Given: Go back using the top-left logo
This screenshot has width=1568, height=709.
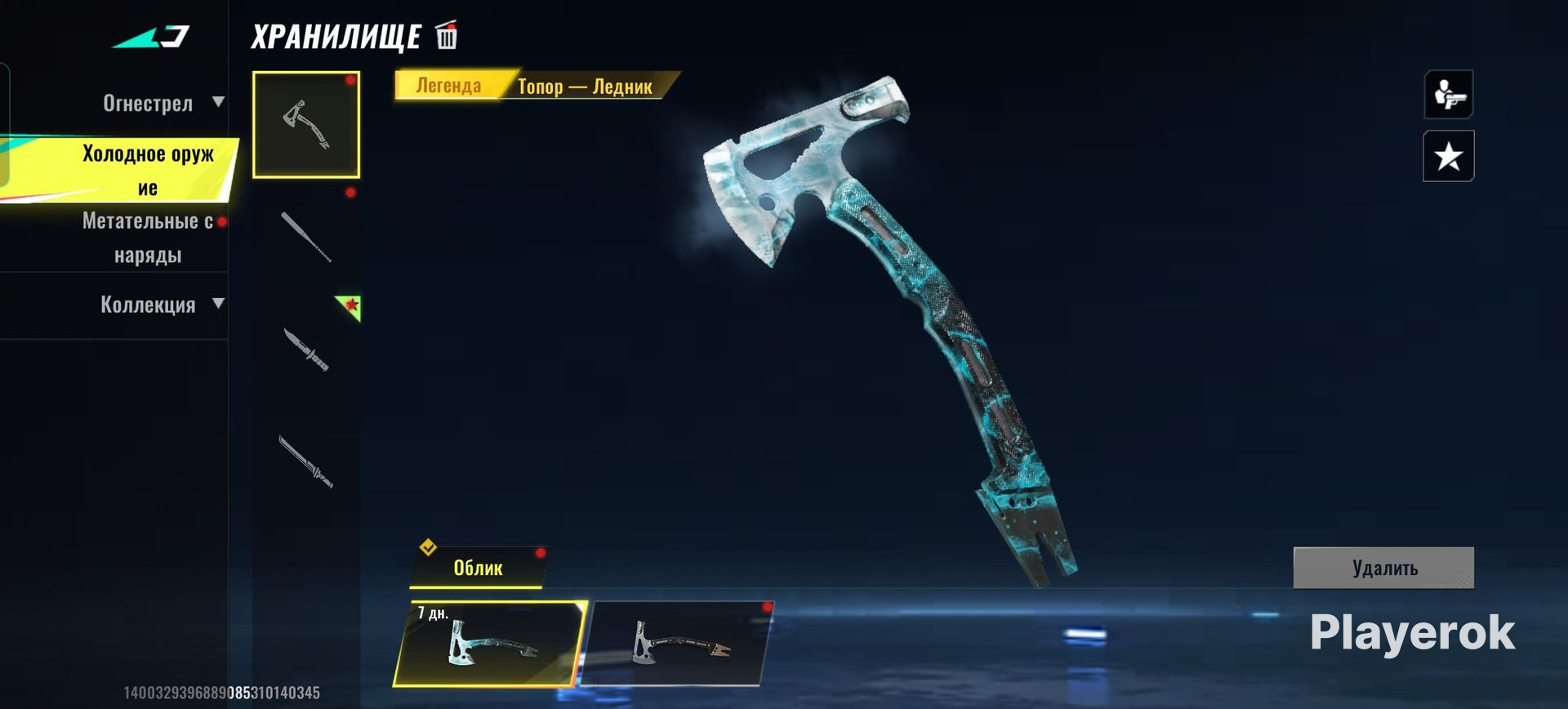Looking at the screenshot, I should pos(151,37).
